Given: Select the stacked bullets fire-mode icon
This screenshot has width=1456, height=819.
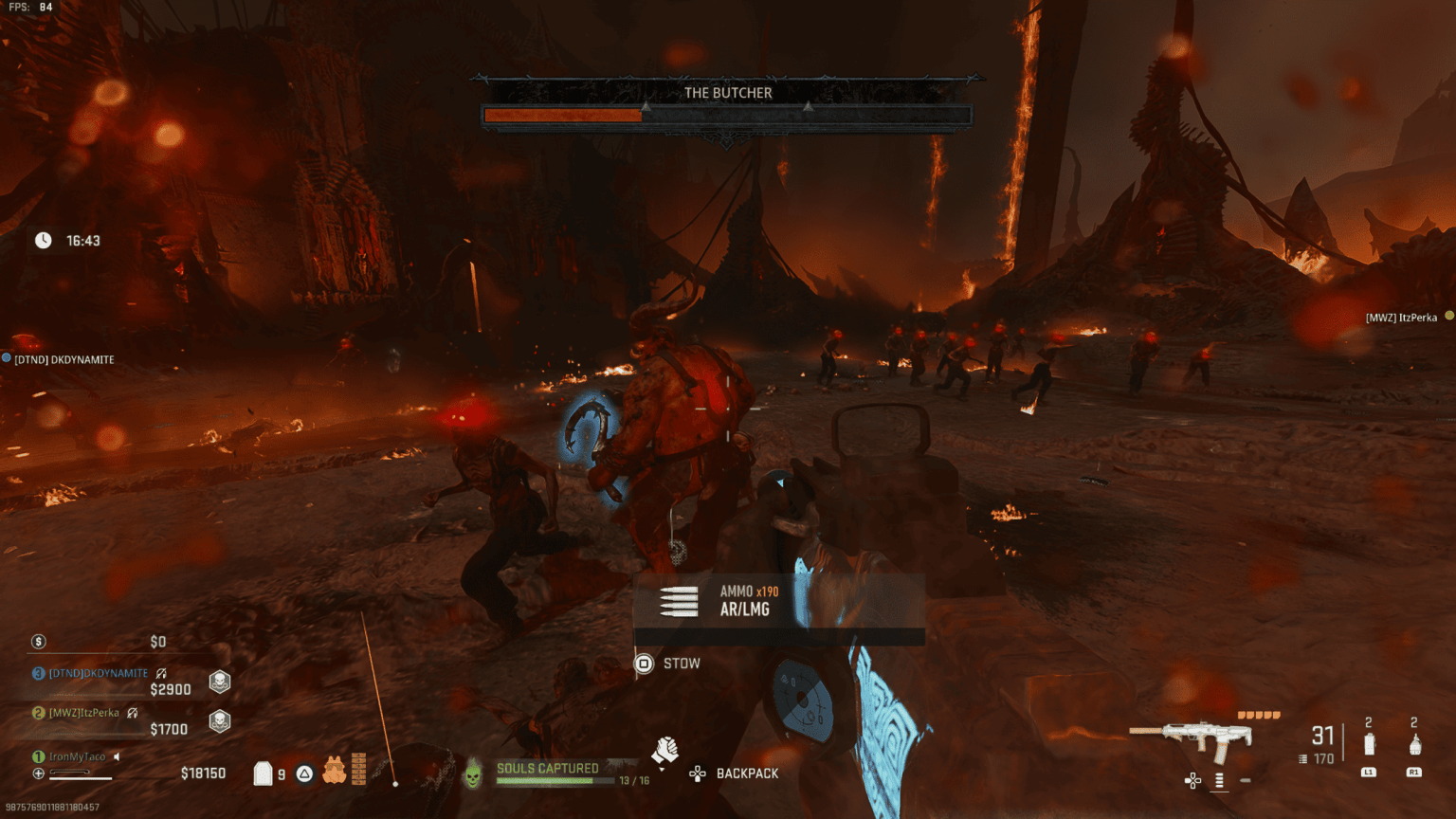Looking at the screenshot, I should tap(1219, 780).
